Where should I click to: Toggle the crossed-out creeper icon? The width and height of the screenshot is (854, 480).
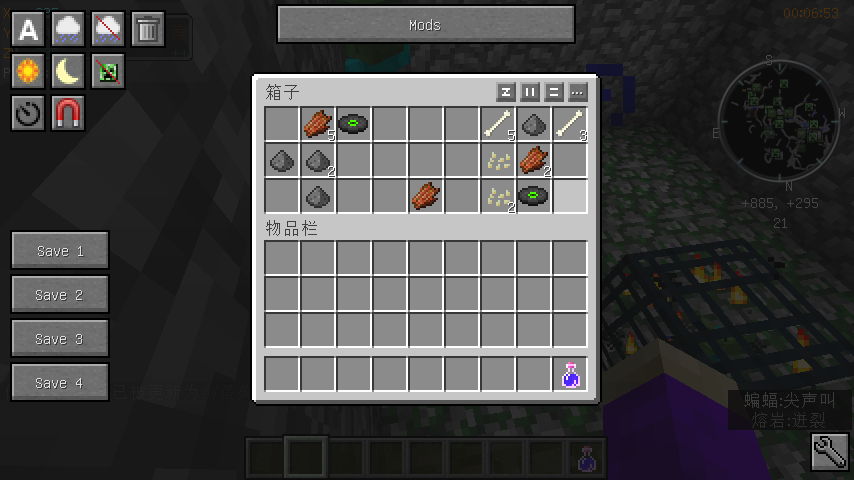point(108,71)
